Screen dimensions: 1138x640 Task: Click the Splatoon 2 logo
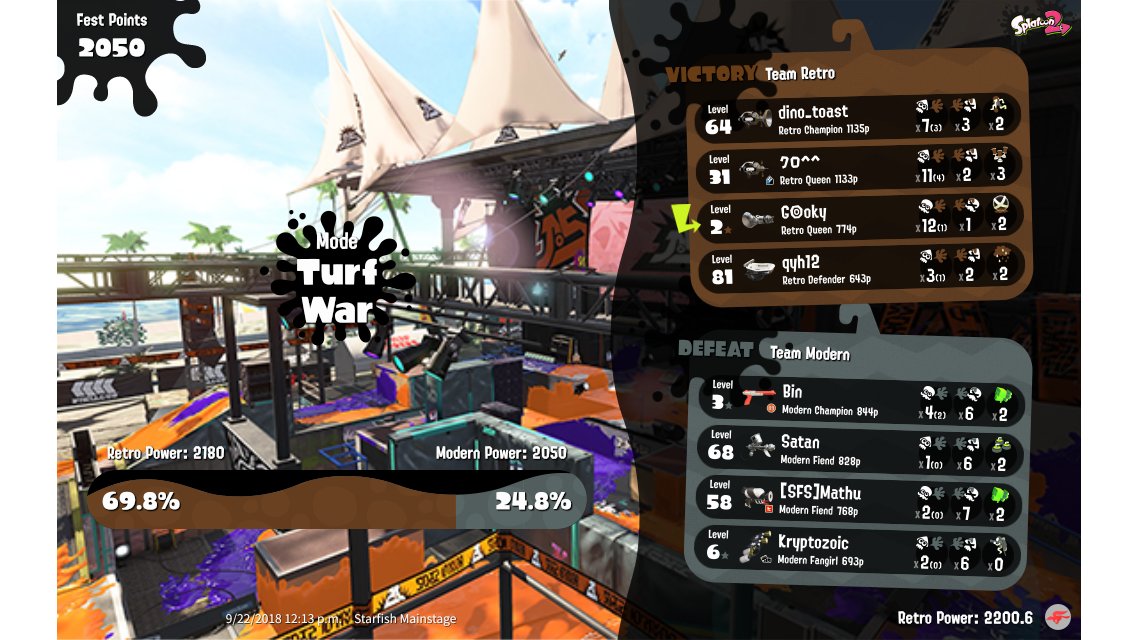tap(1040, 25)
